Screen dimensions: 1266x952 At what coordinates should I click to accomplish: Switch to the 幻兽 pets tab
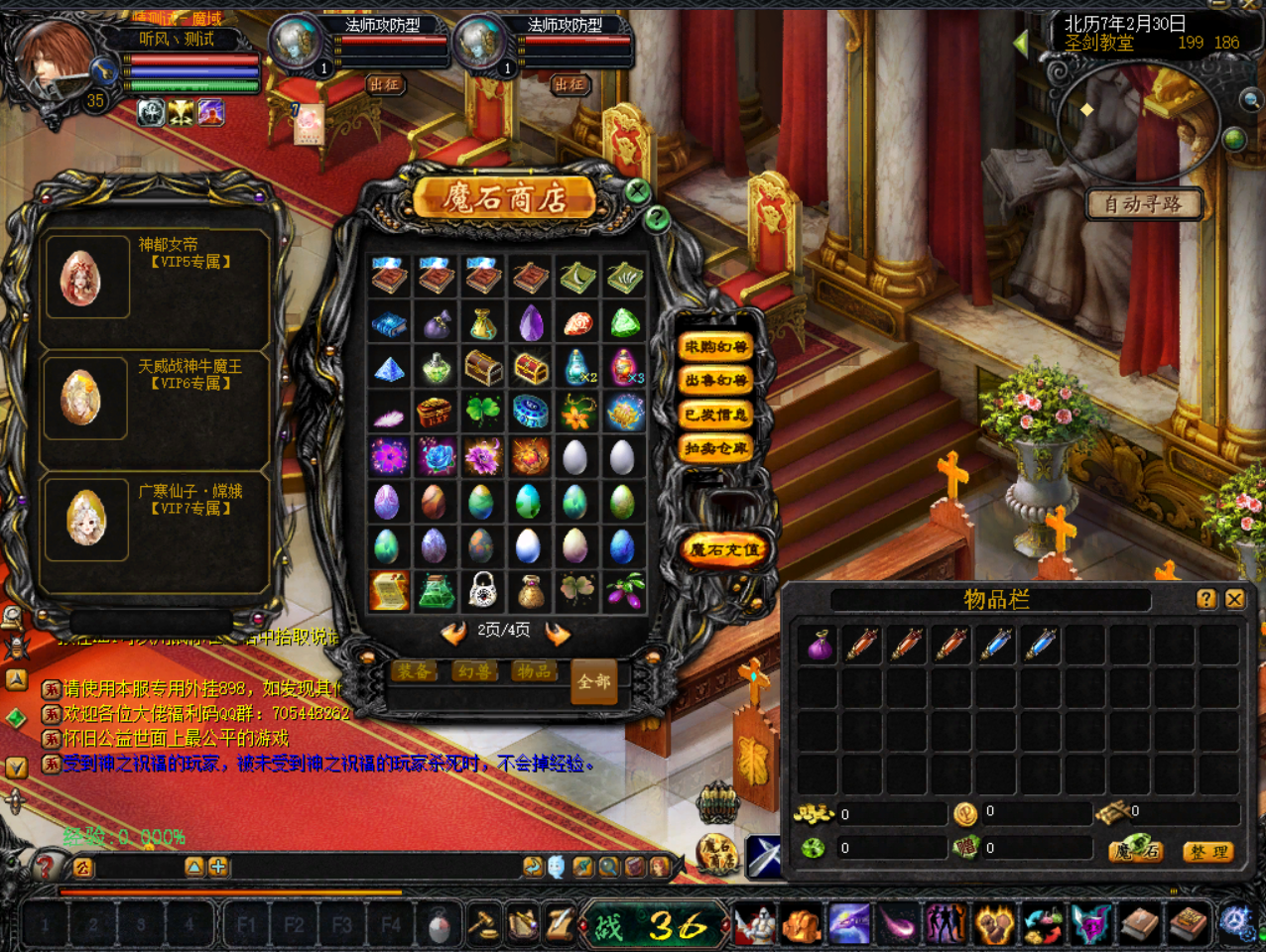[474, 671]
